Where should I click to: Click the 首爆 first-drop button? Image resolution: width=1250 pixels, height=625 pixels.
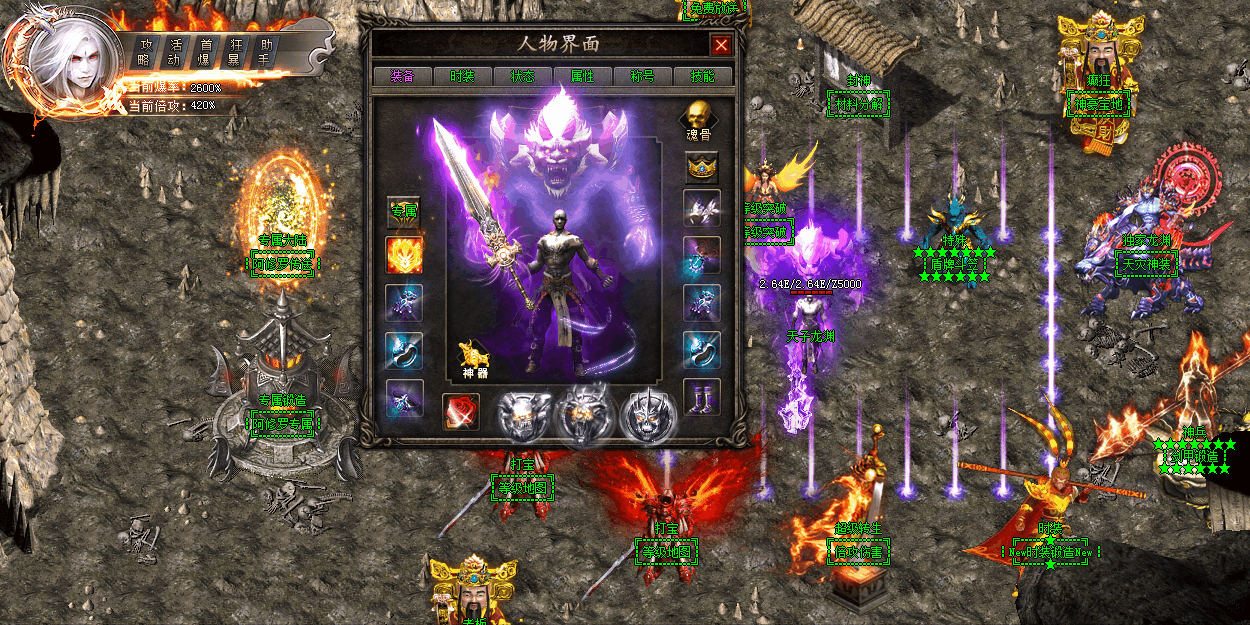[x=207, y=51]
